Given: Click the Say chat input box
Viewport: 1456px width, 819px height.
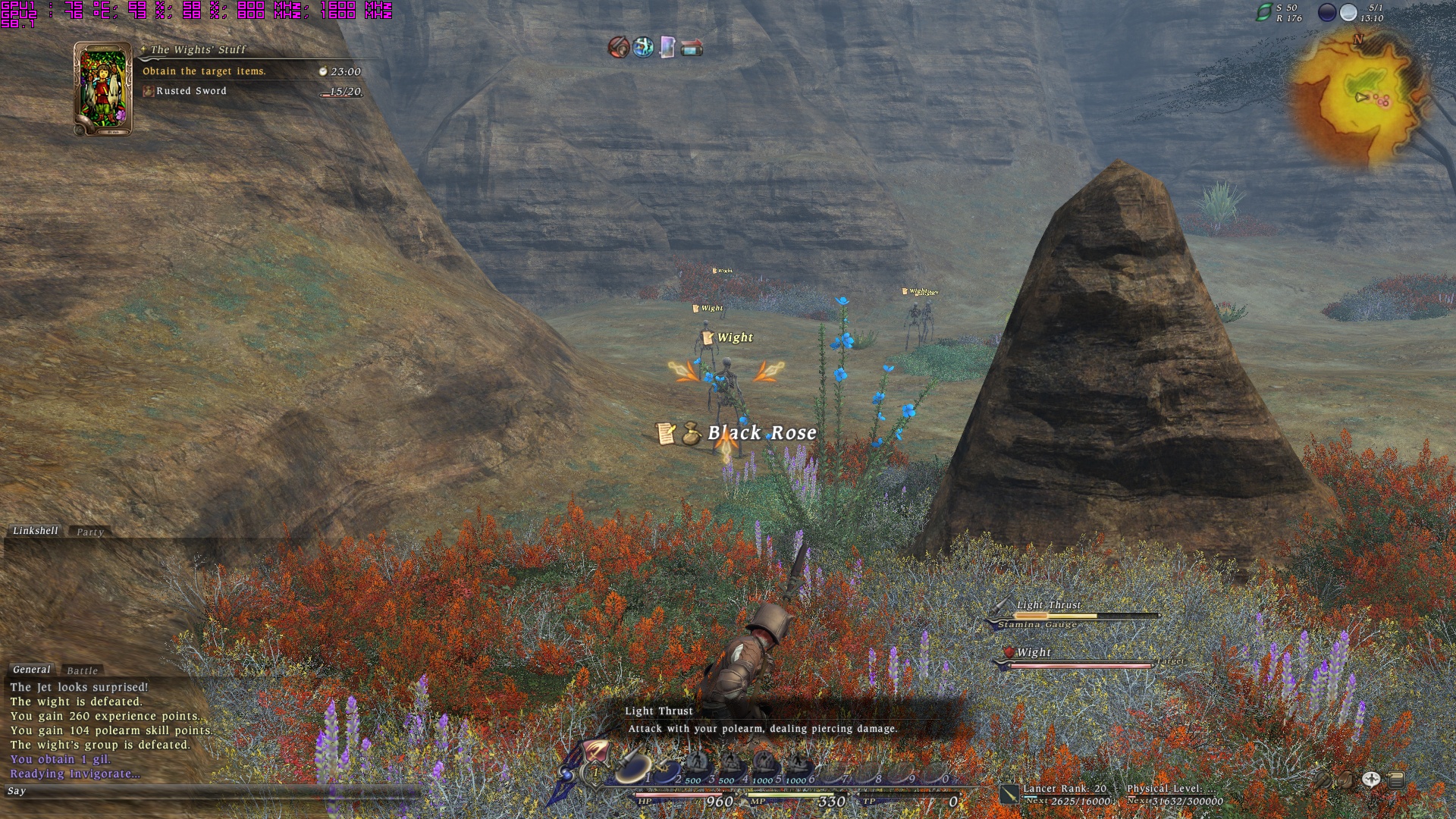Looking at the screenshot, I should (x=212, y=792).
